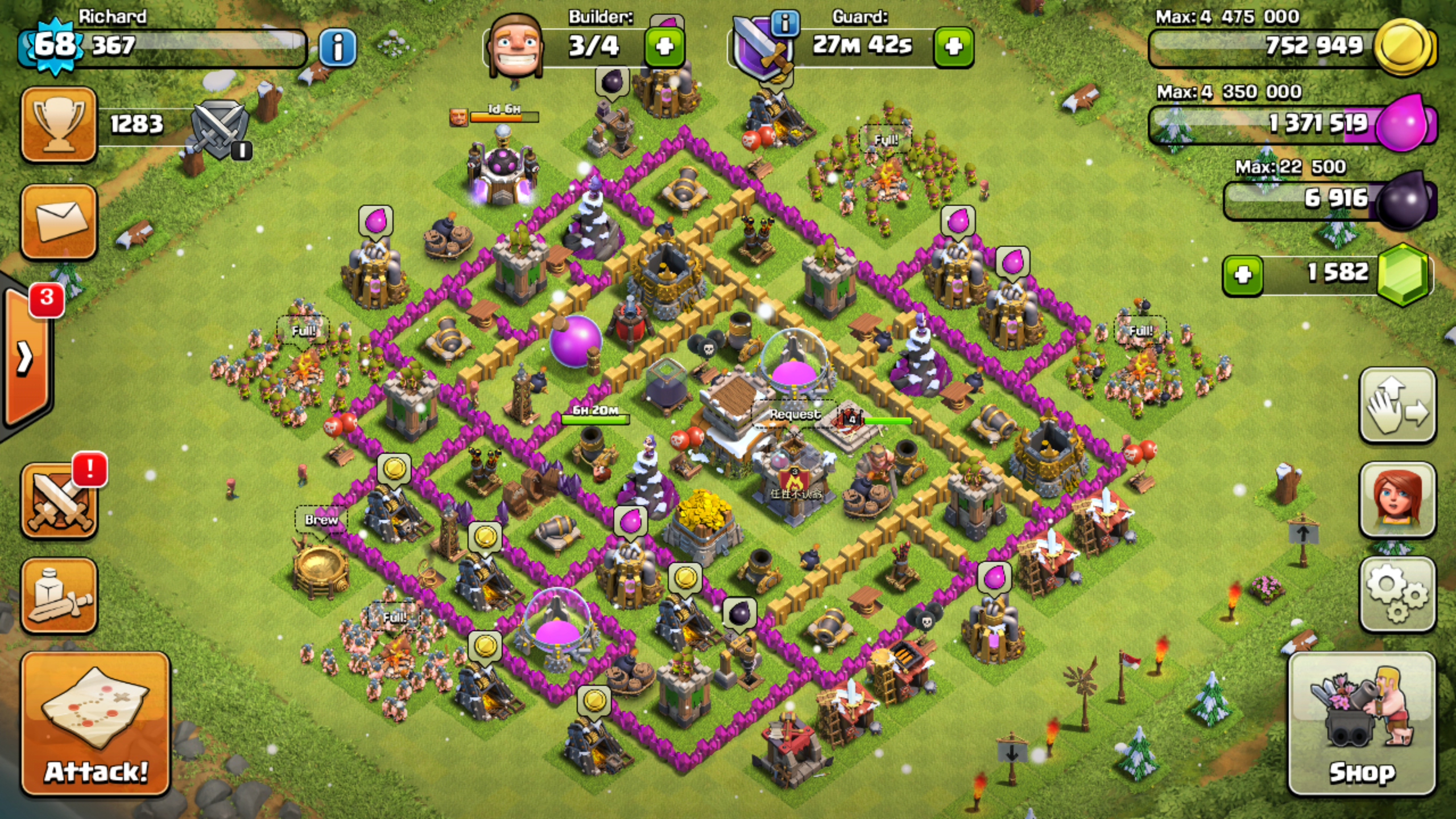1456x819 pixels.
Task: Open the Attack! map button
Action: [x=96, y=723]
